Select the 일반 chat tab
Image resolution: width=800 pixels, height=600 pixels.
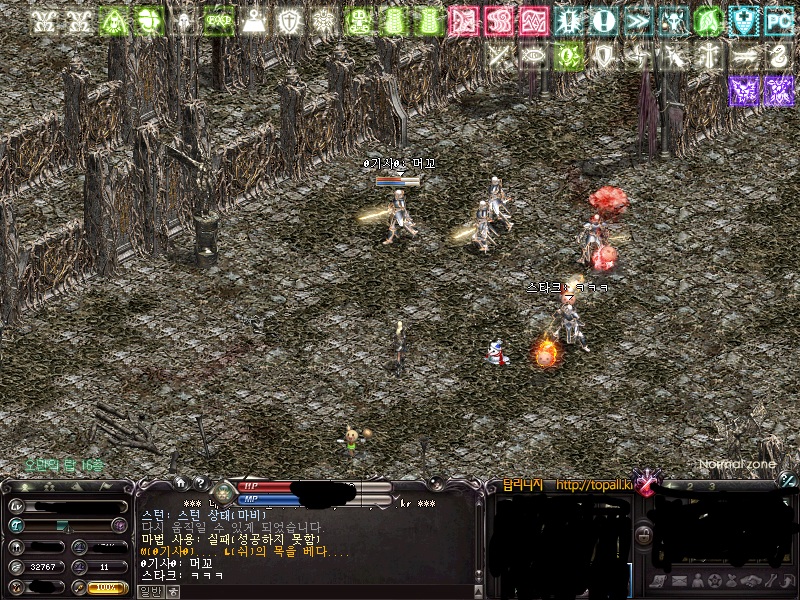pos(149,591)
